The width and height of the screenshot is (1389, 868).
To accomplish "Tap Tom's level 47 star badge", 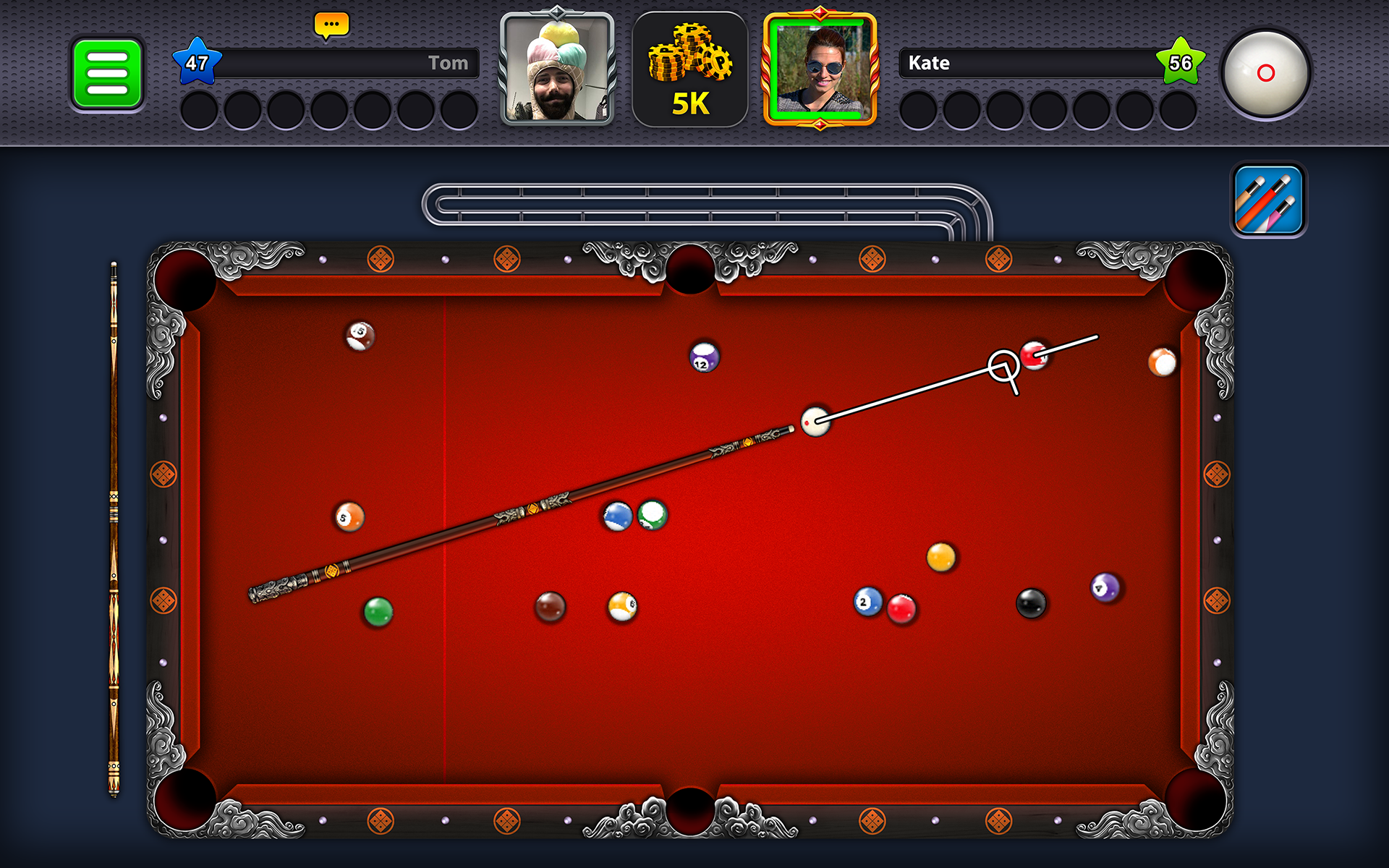I will pos(197,63).
